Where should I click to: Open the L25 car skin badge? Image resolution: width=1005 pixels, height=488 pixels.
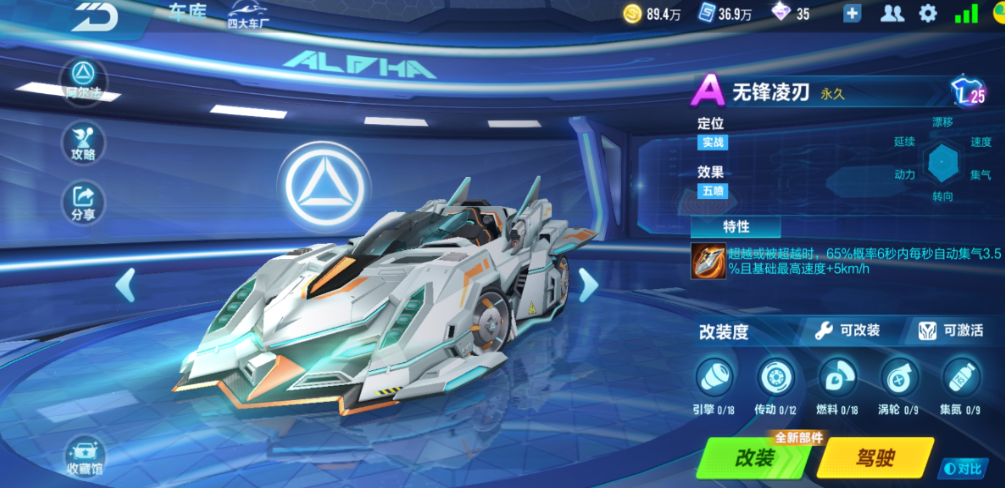968,94
